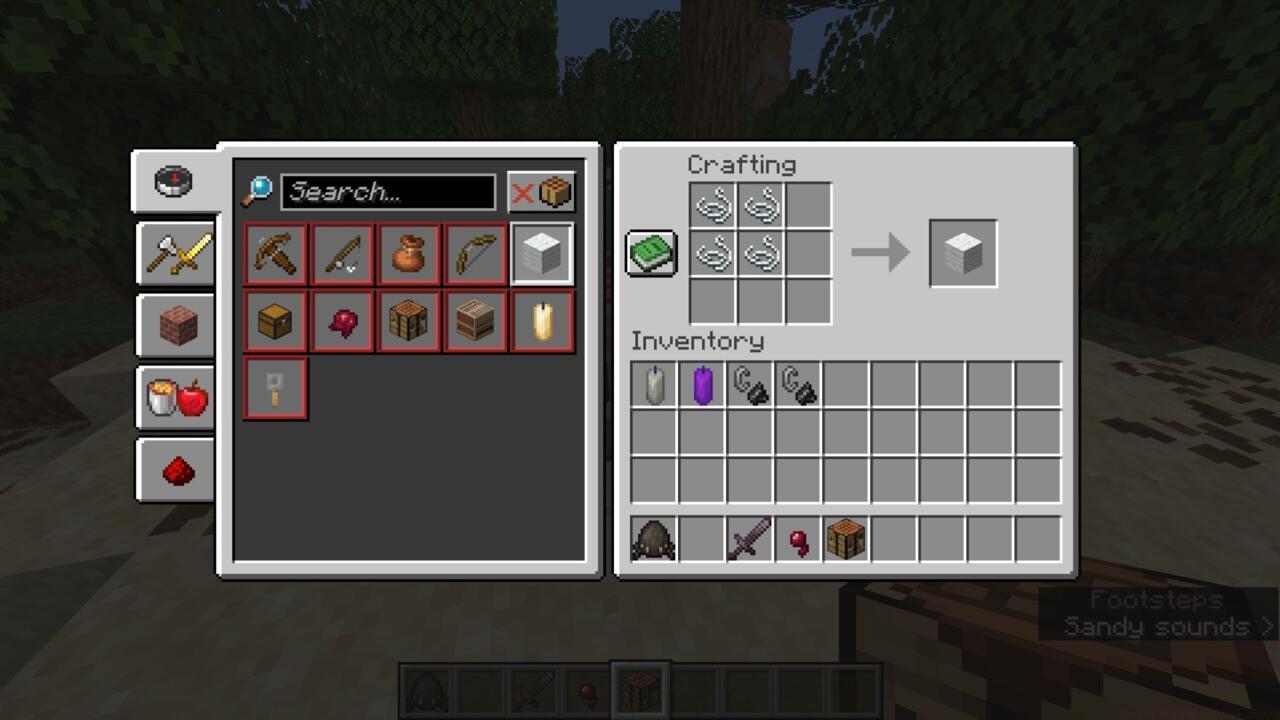Select the candle recipe
Image resolution: width=1280 pixels, height=720 pixels.
(x=542, y=320)
